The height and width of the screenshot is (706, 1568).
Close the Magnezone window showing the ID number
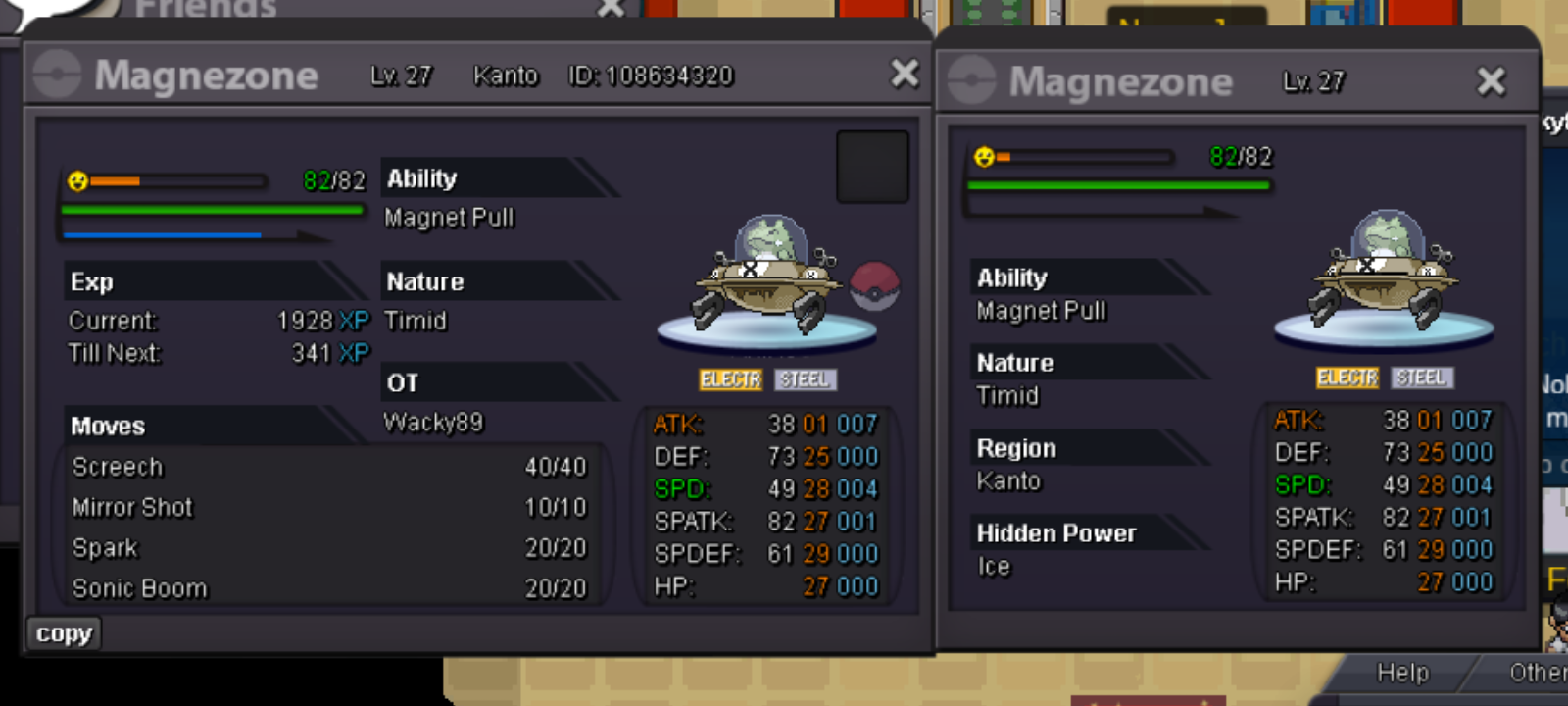click(905, 74)
